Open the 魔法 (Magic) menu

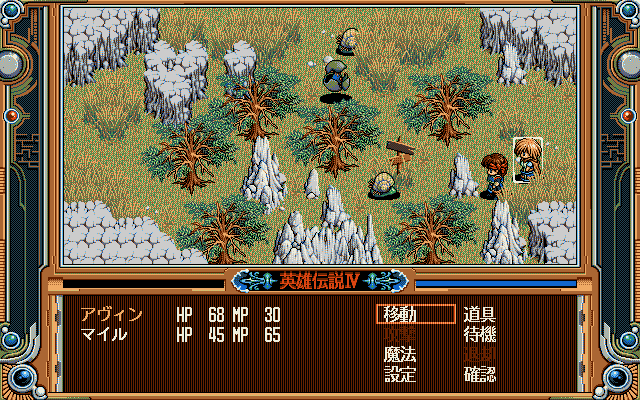pyautogui.click(x=401, y=355)
